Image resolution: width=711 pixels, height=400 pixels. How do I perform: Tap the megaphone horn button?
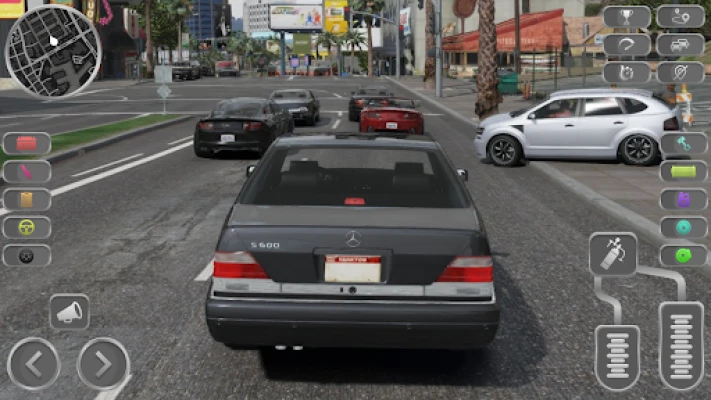pos(69,312)
